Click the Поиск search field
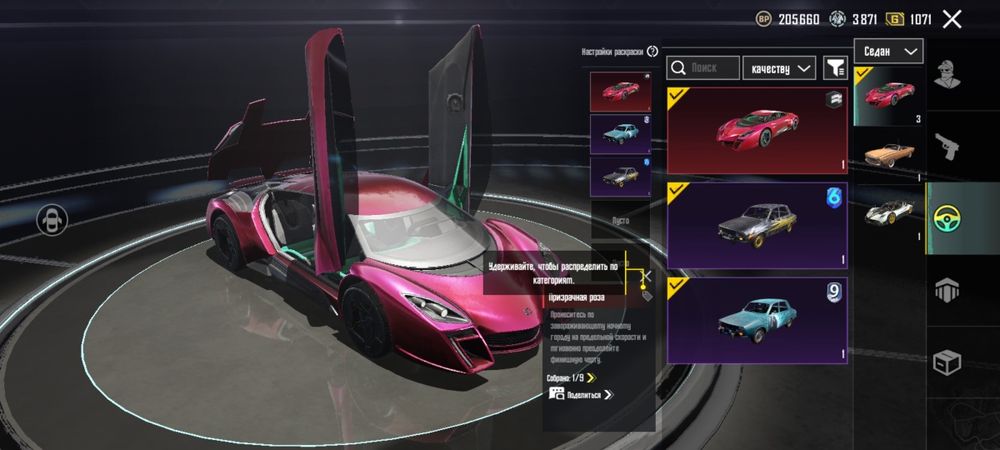This screenshot has height=450, width=1000. pyautogui.click(x=702, y=68)
